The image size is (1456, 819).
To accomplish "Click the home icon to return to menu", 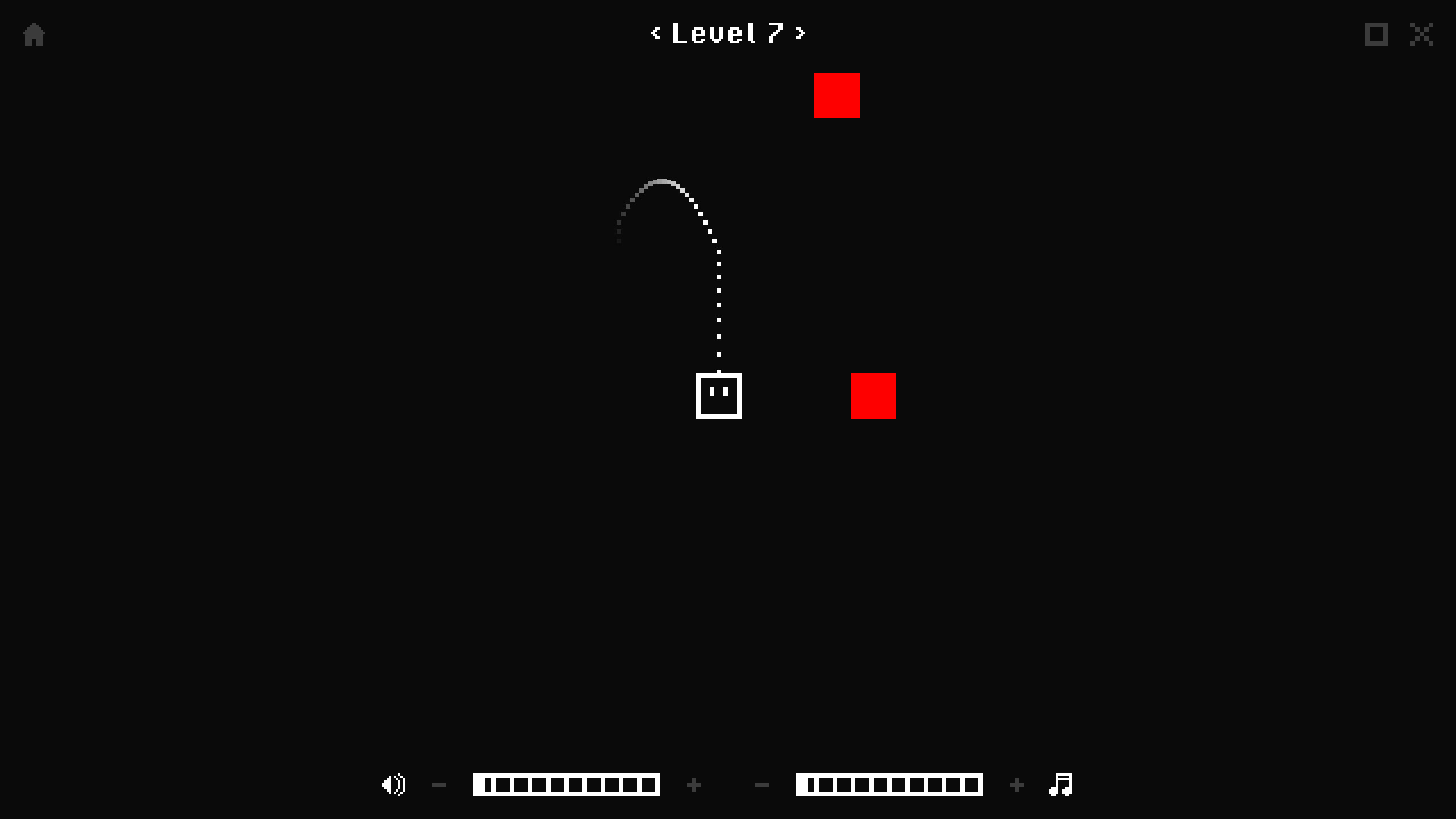I will pos(34,34).
